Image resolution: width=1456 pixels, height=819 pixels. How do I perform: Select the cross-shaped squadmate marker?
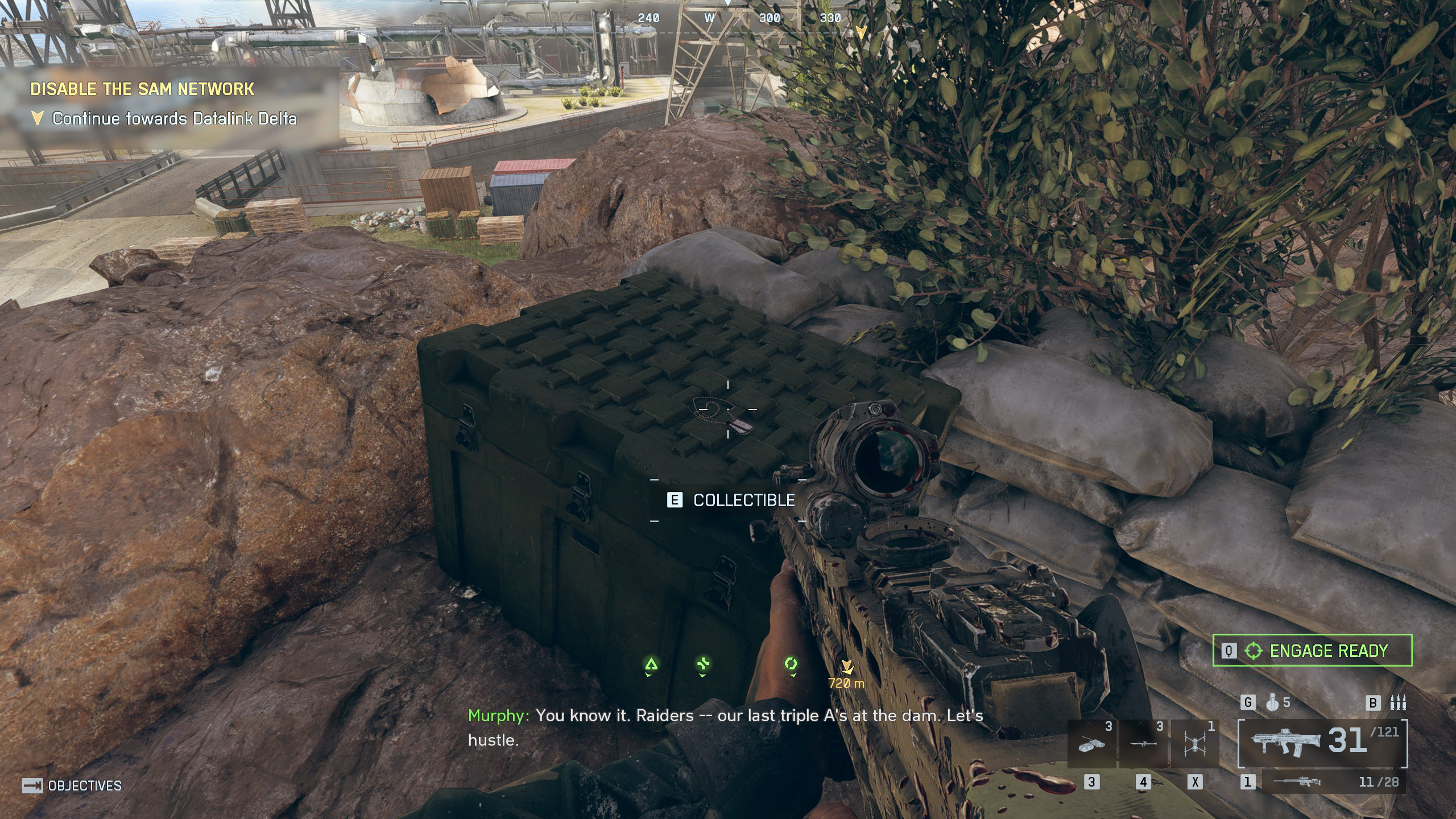click(x=704, y=664)
